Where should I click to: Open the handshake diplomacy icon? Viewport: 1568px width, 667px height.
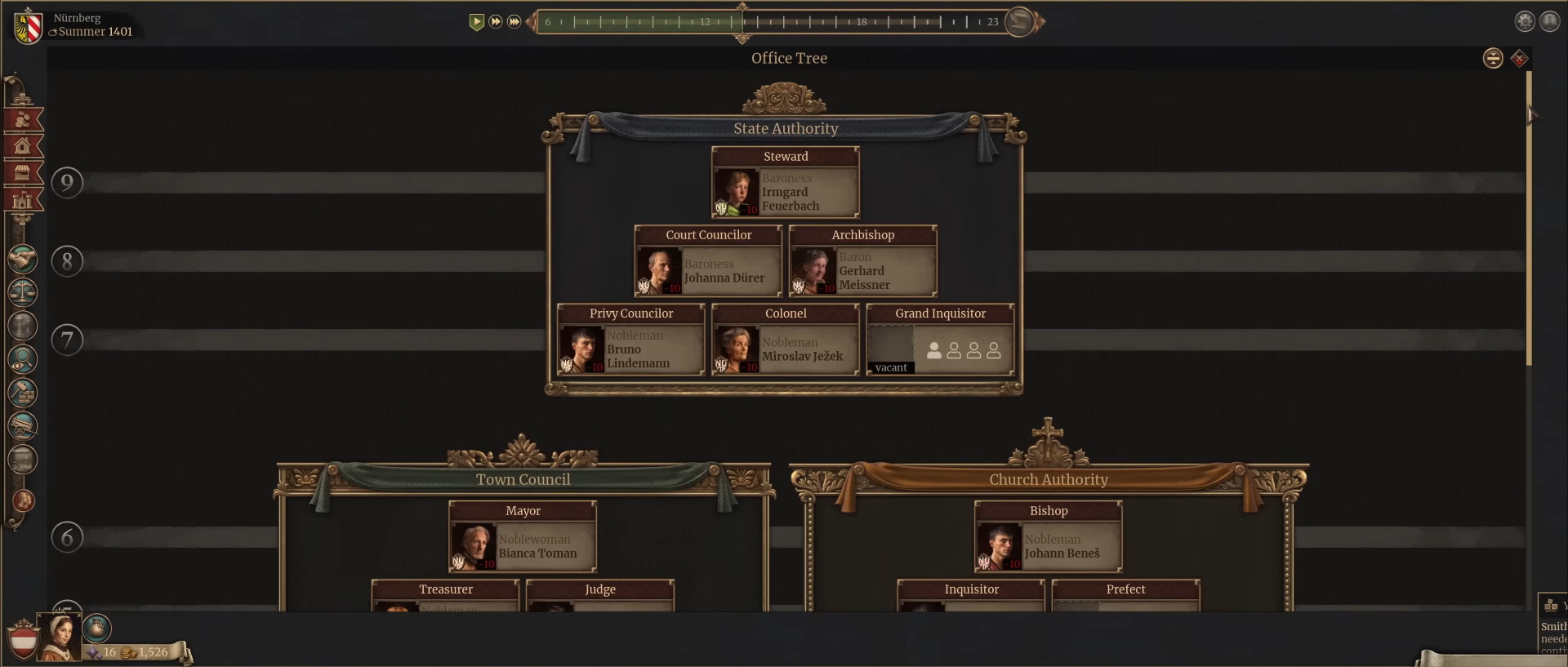[x=23, y=260]
